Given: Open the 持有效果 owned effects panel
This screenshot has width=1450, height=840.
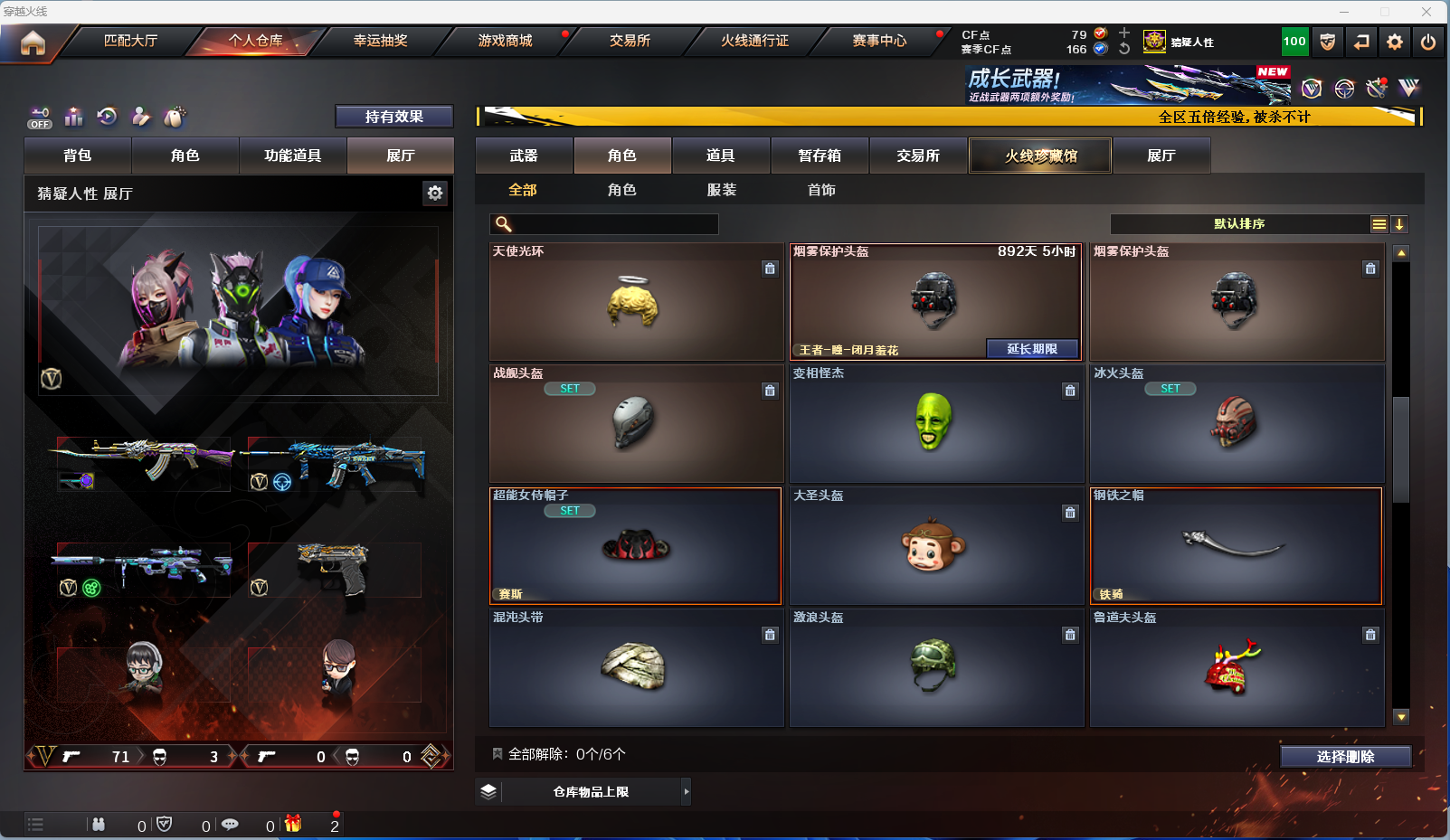Looking at the screenshot, I should (x=393, y=117).
